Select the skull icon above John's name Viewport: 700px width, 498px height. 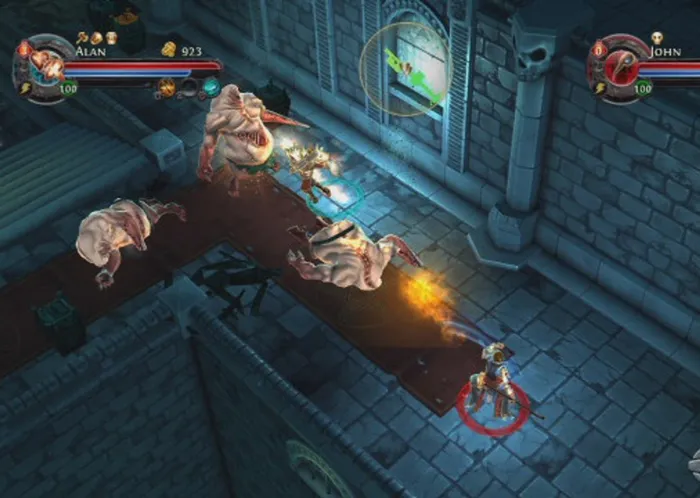(657, 38)
